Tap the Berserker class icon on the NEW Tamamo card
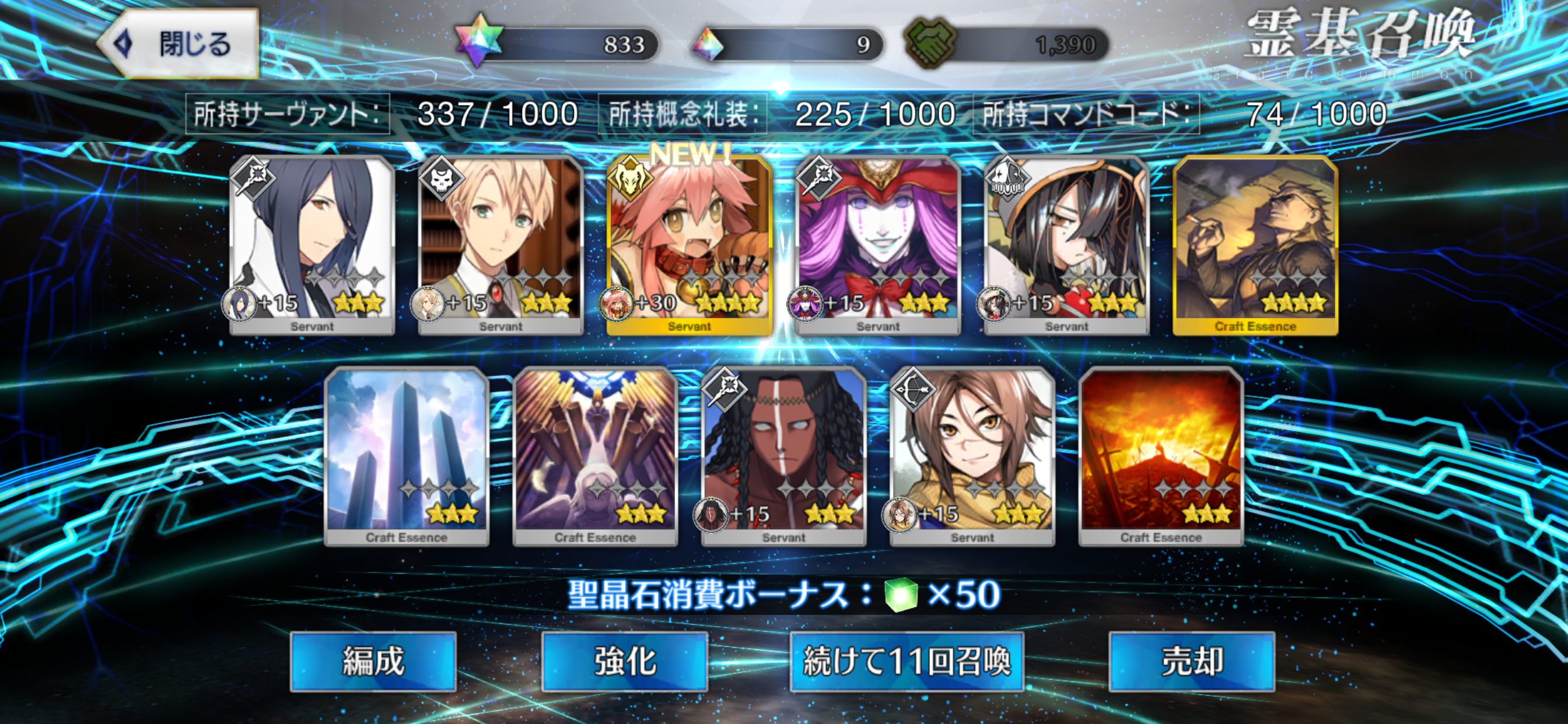1568x724 pixels. [x=631, y=180]
